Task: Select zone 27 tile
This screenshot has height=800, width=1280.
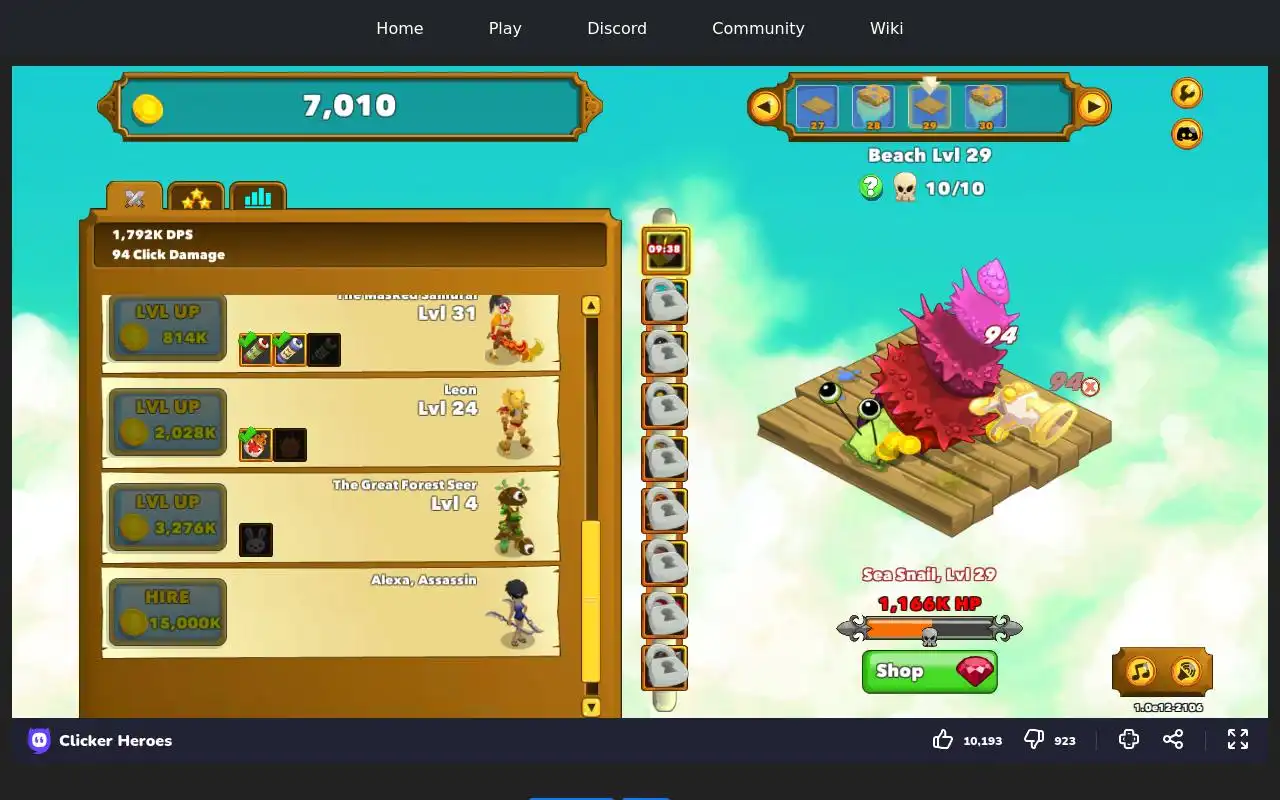Action: (x=817, y=106)
